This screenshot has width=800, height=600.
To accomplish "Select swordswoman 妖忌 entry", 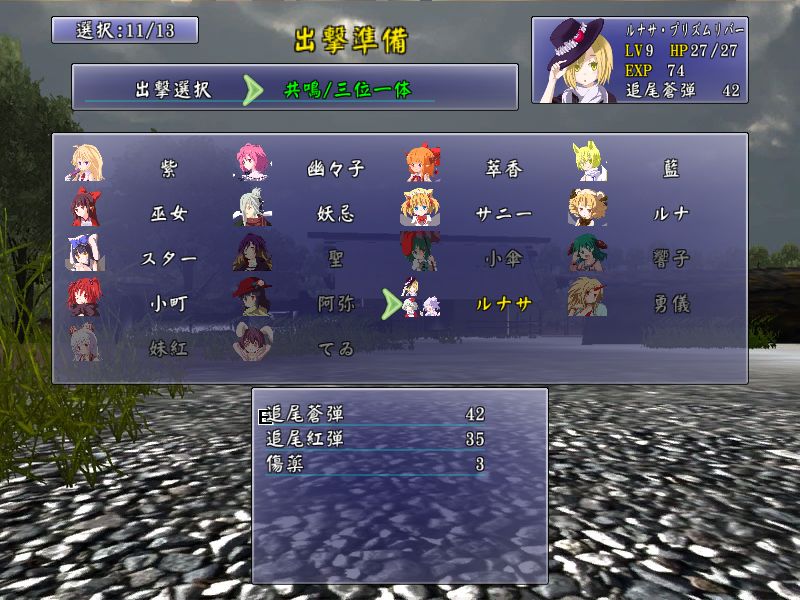I will coord(335,214).
